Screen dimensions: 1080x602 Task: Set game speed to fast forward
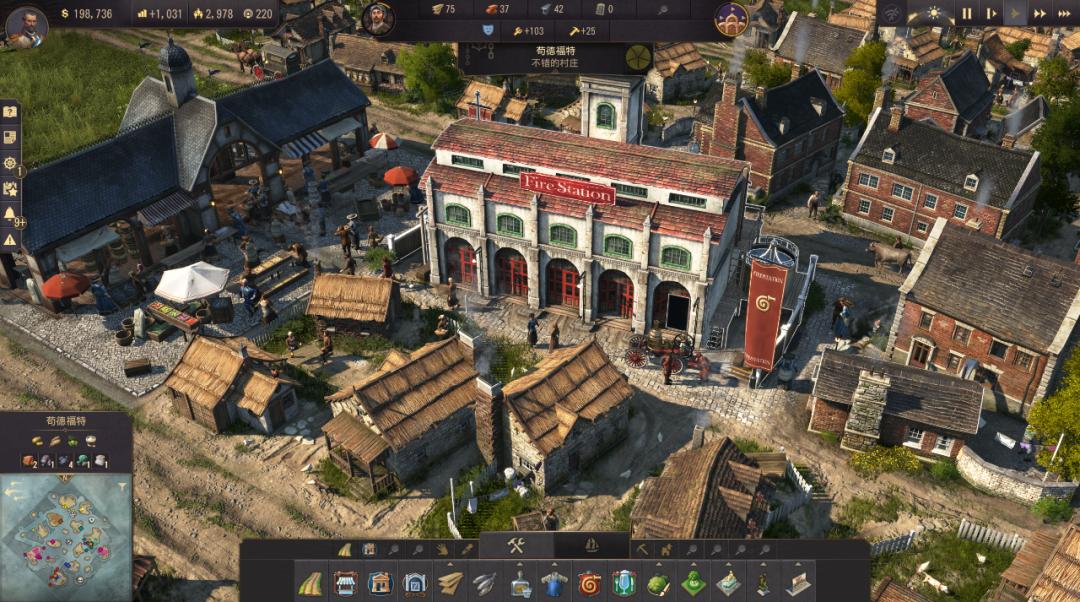pyautogui.click(x=1040, y=14)
